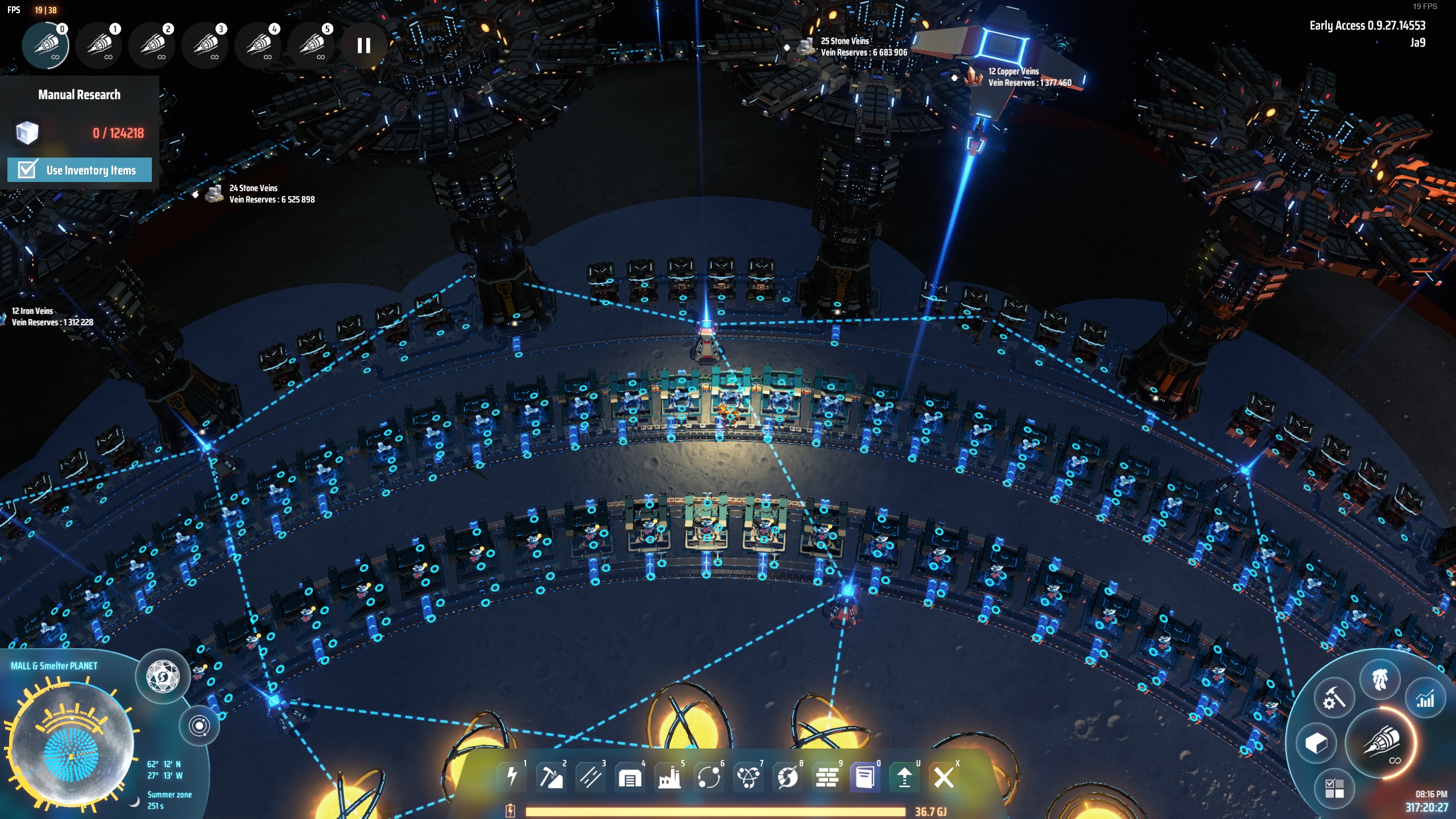Select research queue slot numbered 3
This screenshot has width=1456, height=819.
tap(205, 45)
